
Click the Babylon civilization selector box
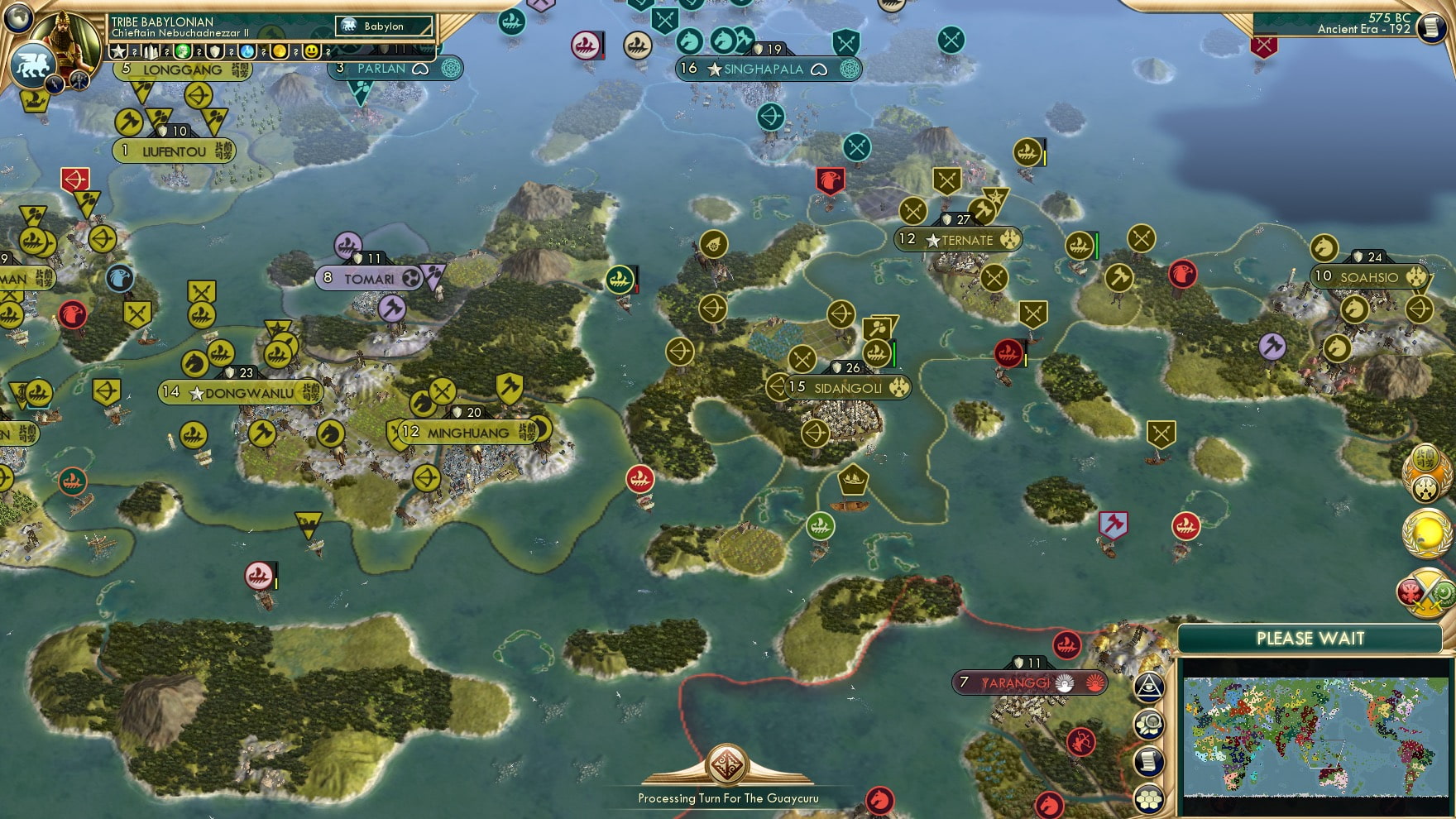pos(383,26)
